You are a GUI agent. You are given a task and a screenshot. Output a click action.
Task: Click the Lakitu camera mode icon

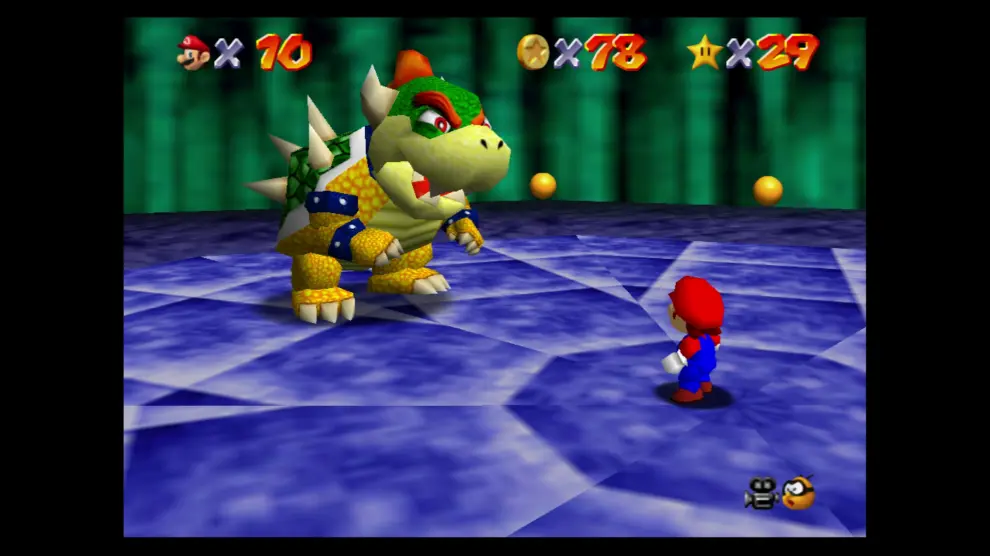(x=798, y=492)
